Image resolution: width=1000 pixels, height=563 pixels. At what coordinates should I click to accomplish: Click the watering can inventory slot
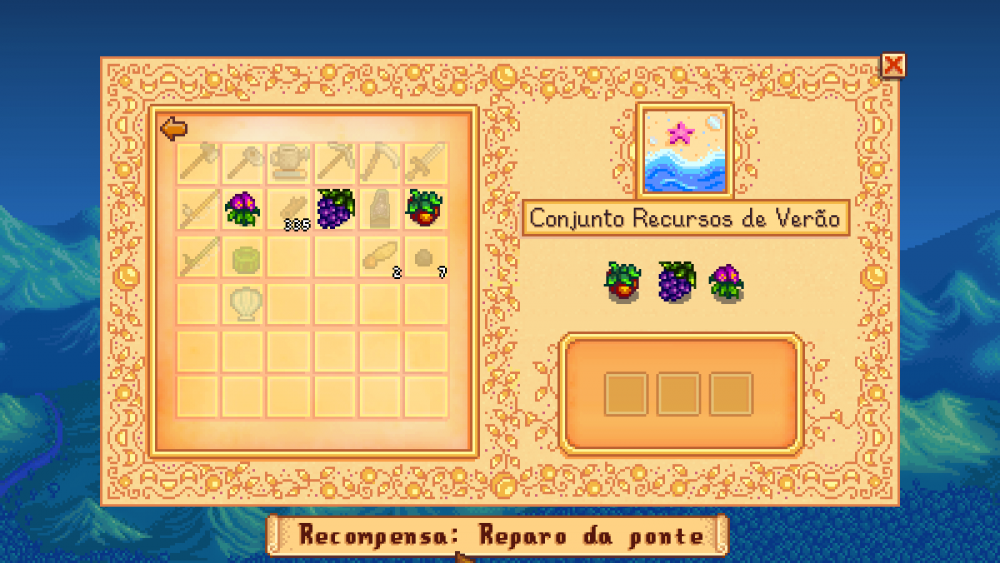(x=289, y=161)
